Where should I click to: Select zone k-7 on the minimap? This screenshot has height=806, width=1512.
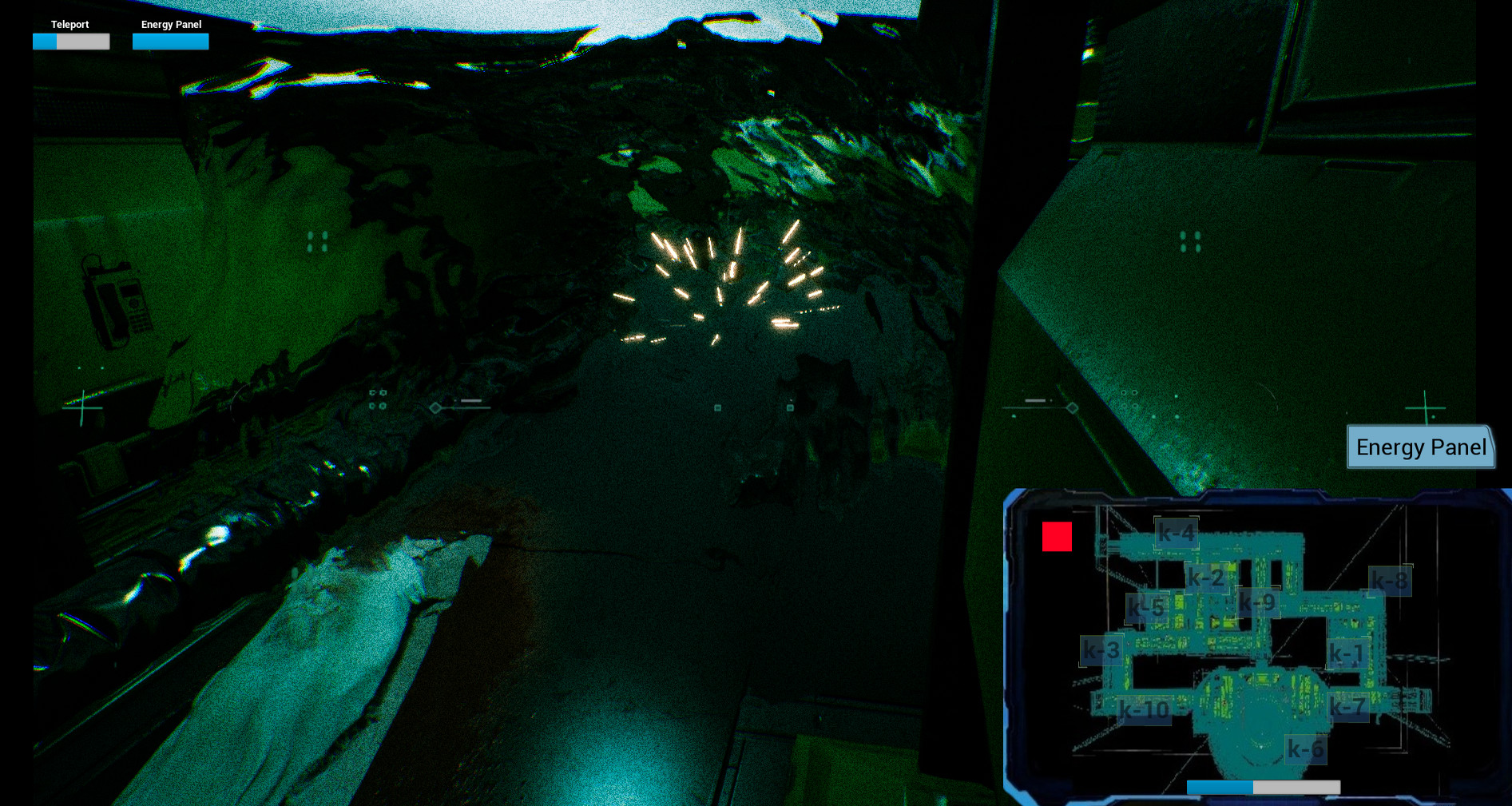(x=1348, y=707)
